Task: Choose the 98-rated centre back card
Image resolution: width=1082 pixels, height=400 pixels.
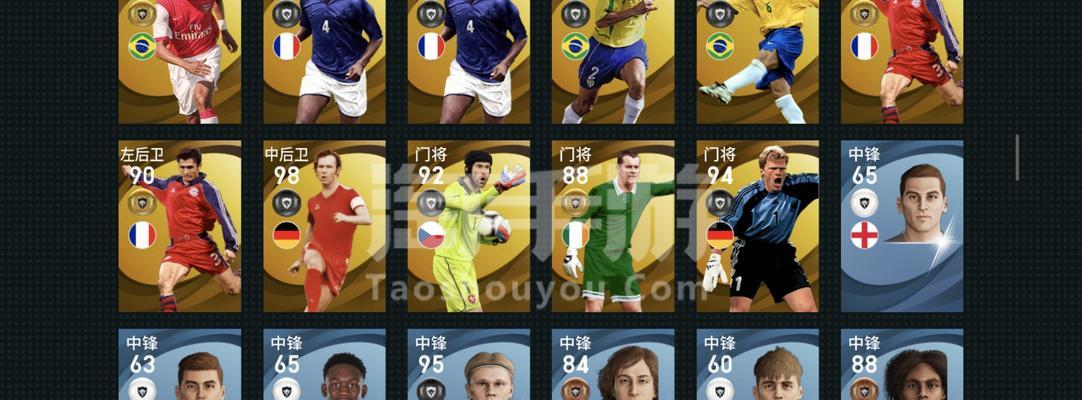Action: click(324, 226)
